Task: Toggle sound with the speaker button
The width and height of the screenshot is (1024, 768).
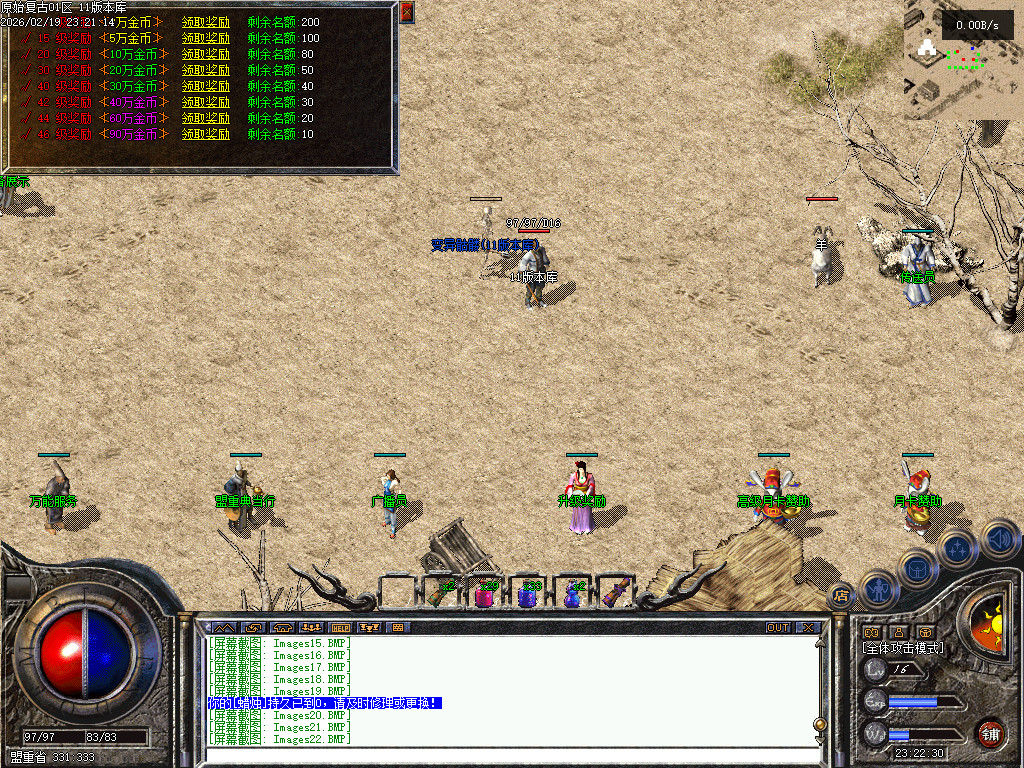Action: point(999,538)
